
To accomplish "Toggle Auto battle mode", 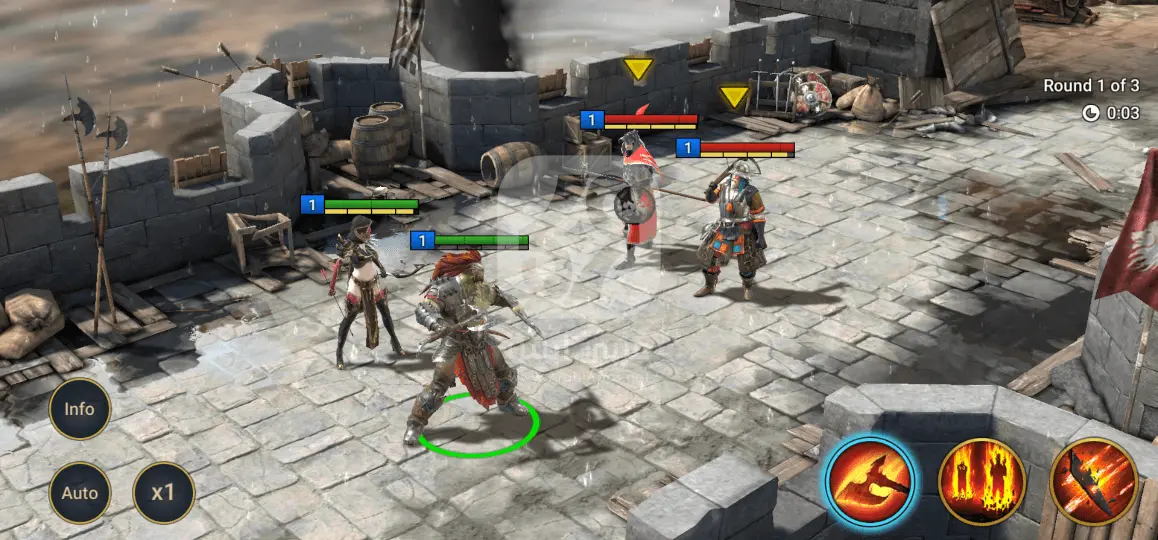I will point(79,493).
